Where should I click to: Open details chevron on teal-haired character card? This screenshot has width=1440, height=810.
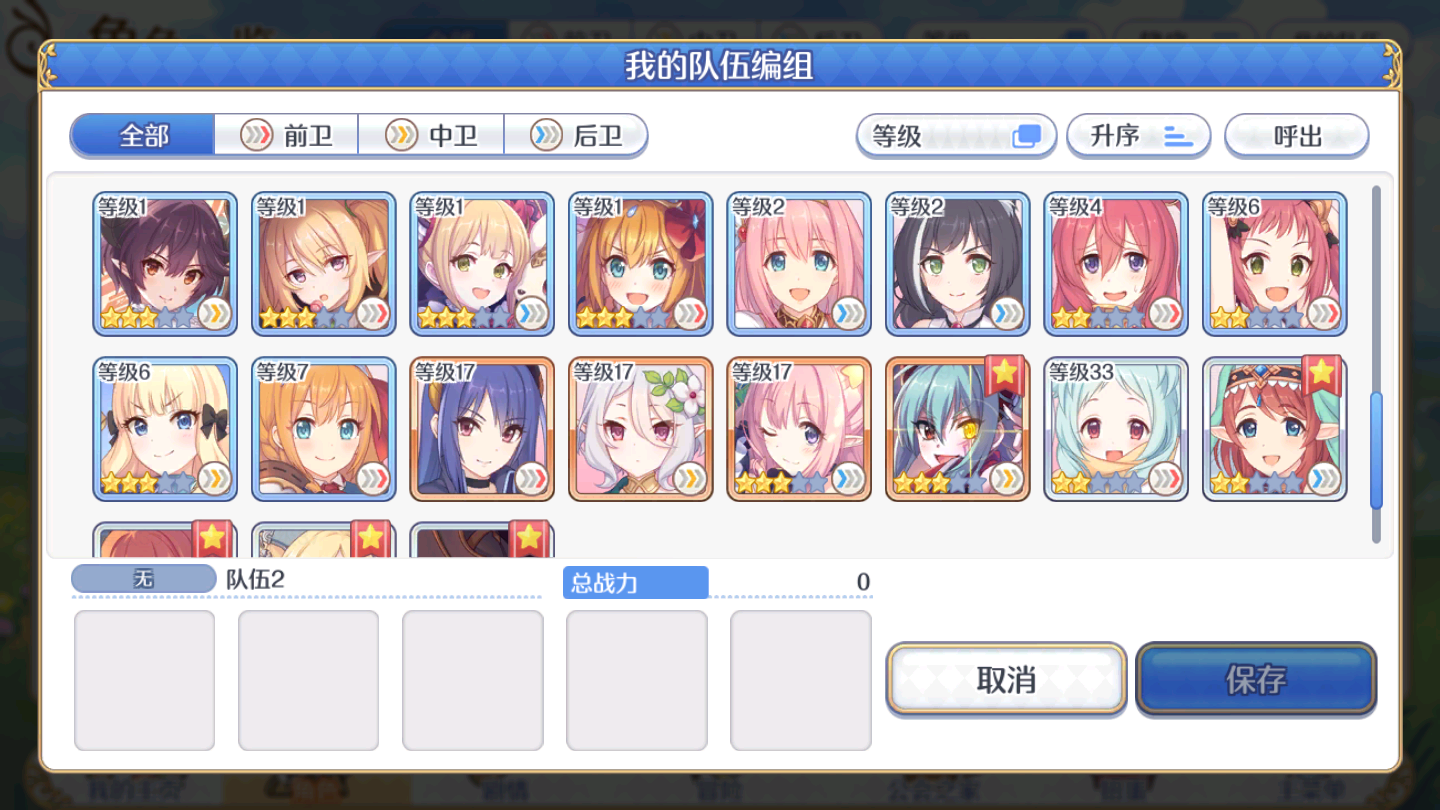point(1005,478)
